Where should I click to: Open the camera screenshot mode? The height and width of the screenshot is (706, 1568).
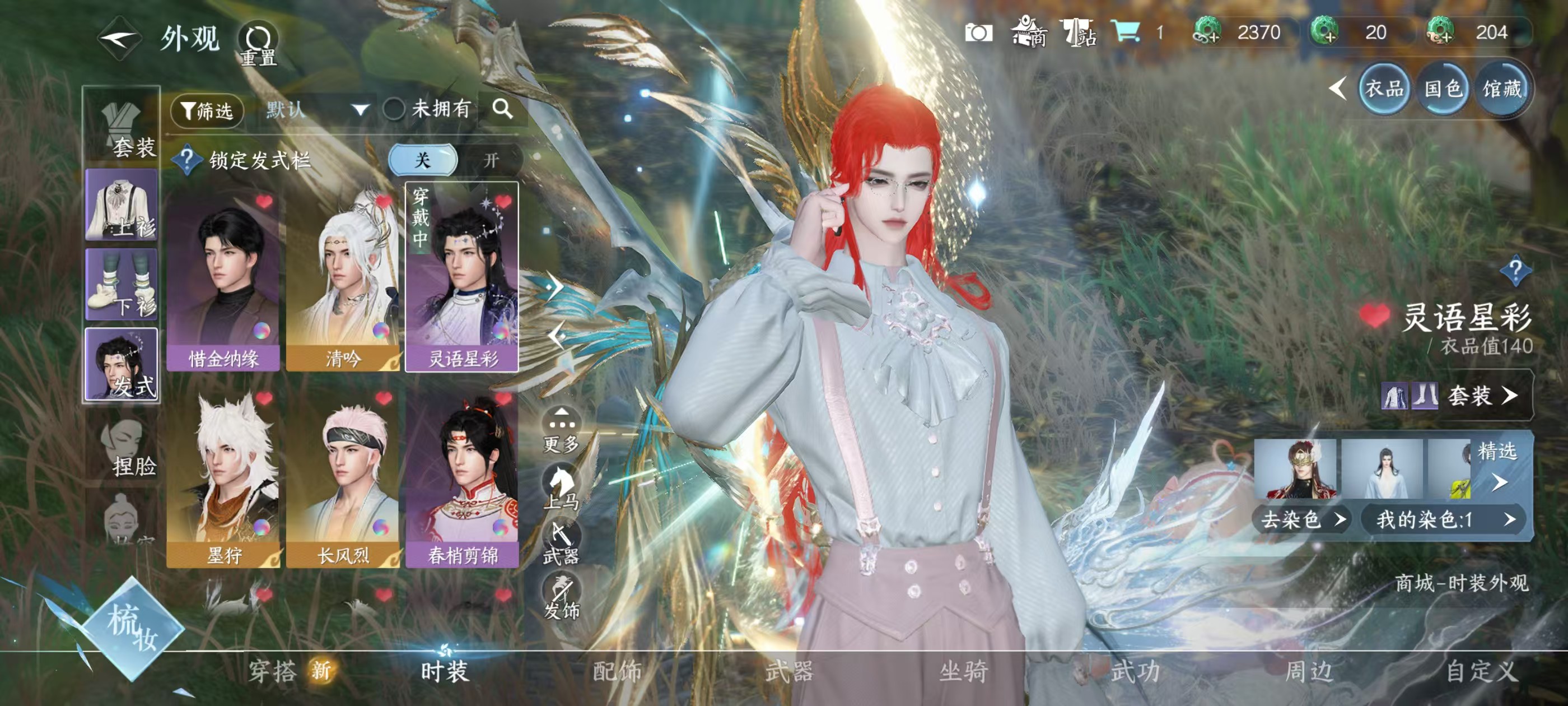point(978,33)
